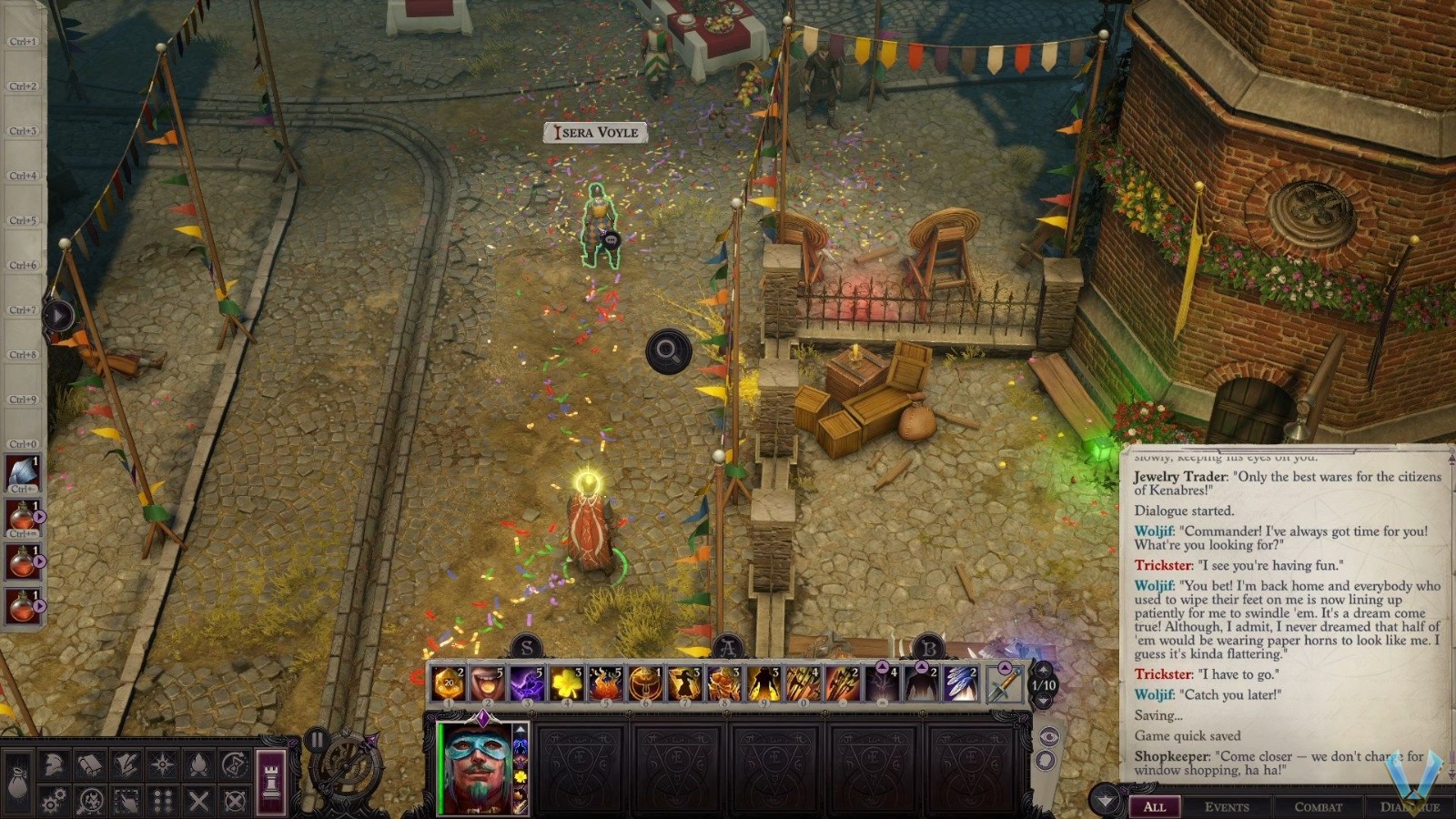The width and height of the screenshot is (1456, 819).
Task: Select the rest campfire icon
Action: point(197,763)
